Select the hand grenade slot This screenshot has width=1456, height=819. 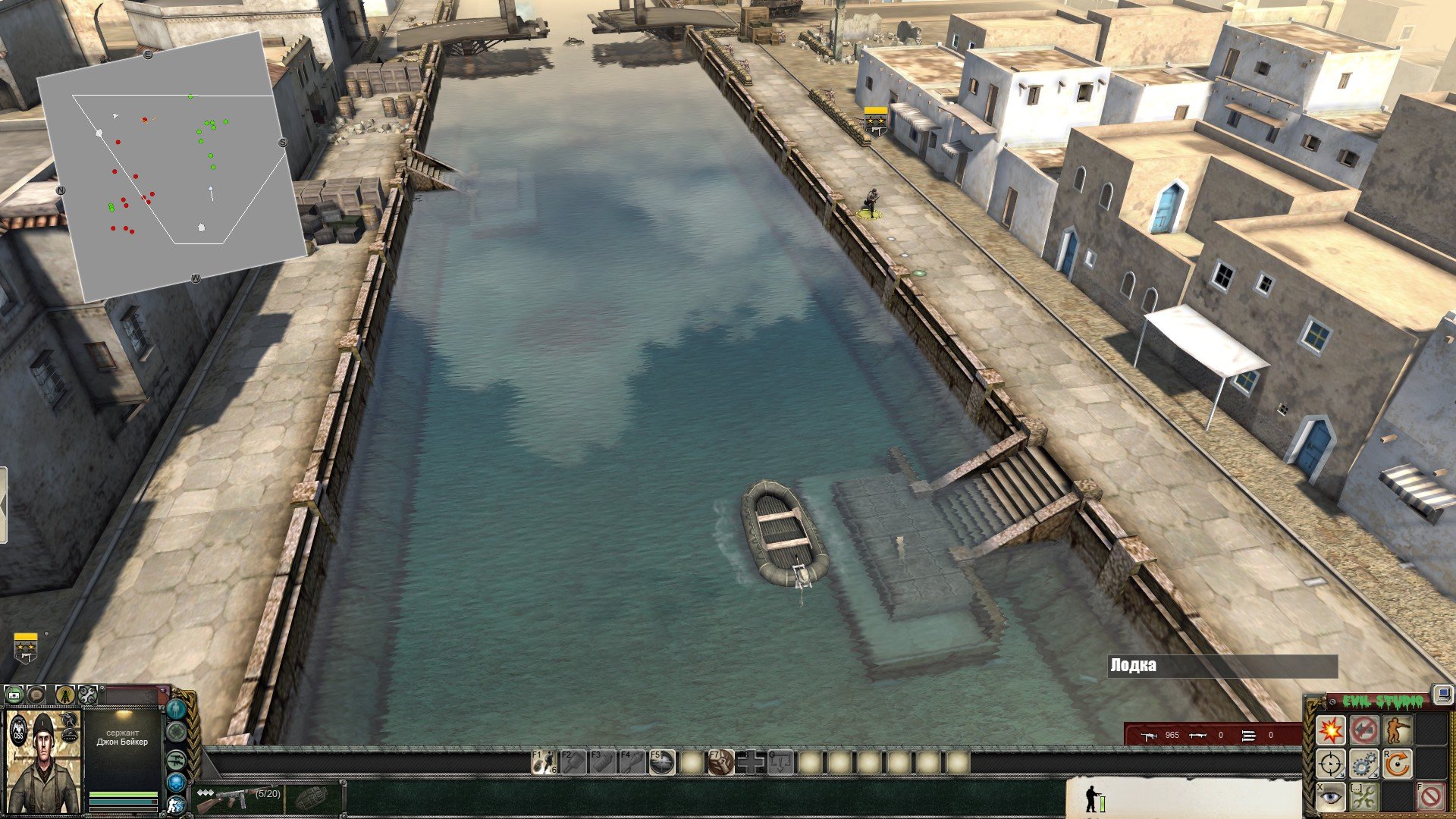point(311,798)
